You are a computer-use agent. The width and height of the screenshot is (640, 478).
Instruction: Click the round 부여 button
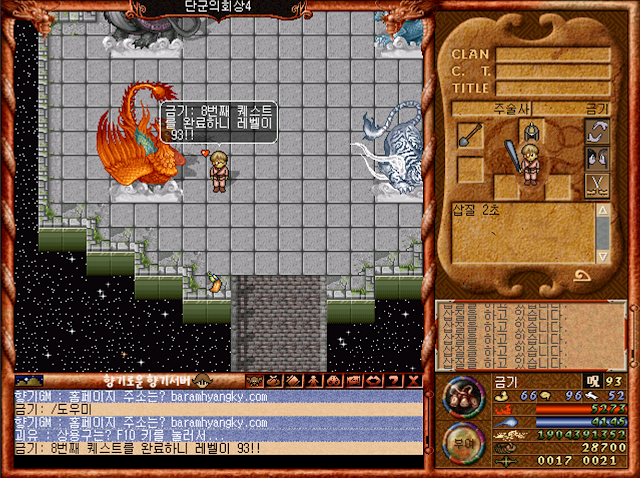click(463, 440)
